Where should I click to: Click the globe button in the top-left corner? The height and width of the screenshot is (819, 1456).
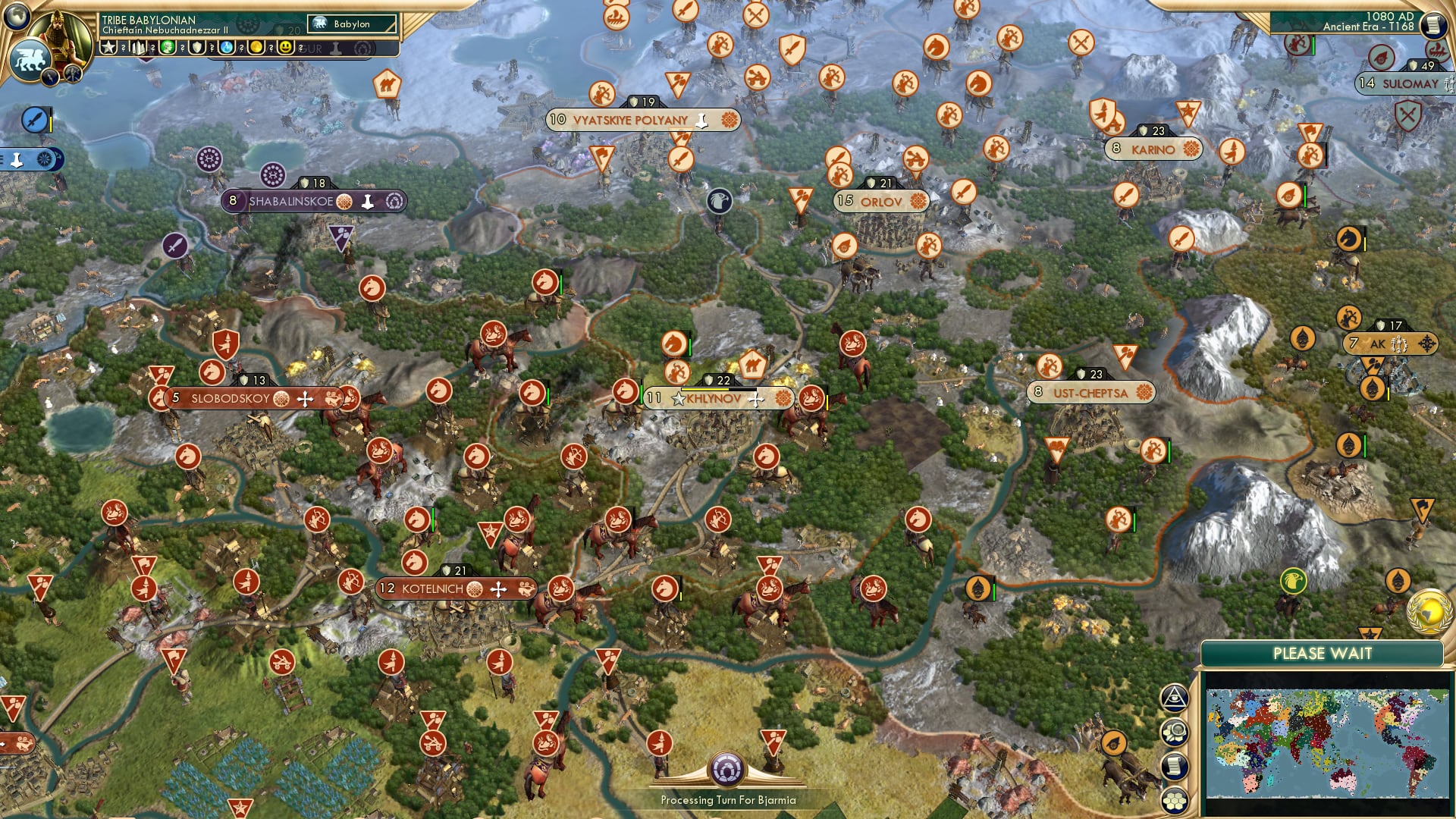pos(17,17)
